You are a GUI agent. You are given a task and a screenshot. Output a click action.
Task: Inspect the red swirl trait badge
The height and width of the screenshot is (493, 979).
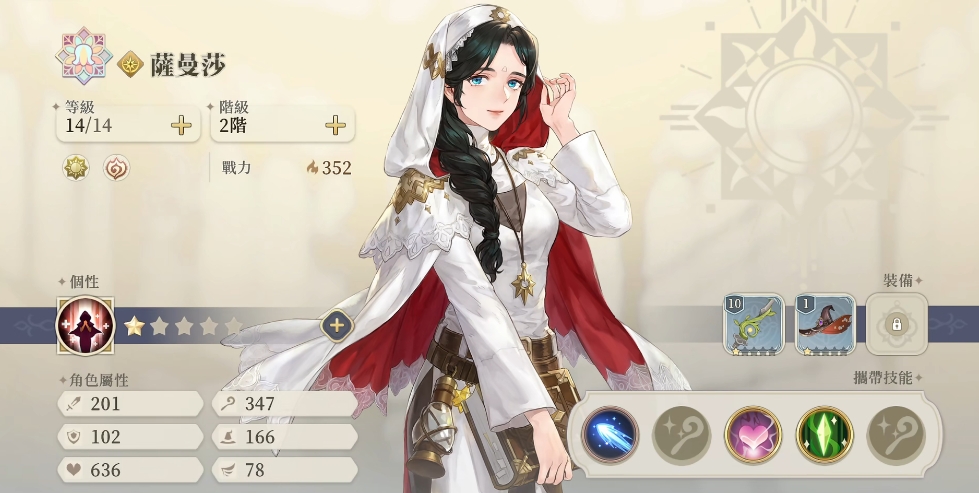(117, 168)
